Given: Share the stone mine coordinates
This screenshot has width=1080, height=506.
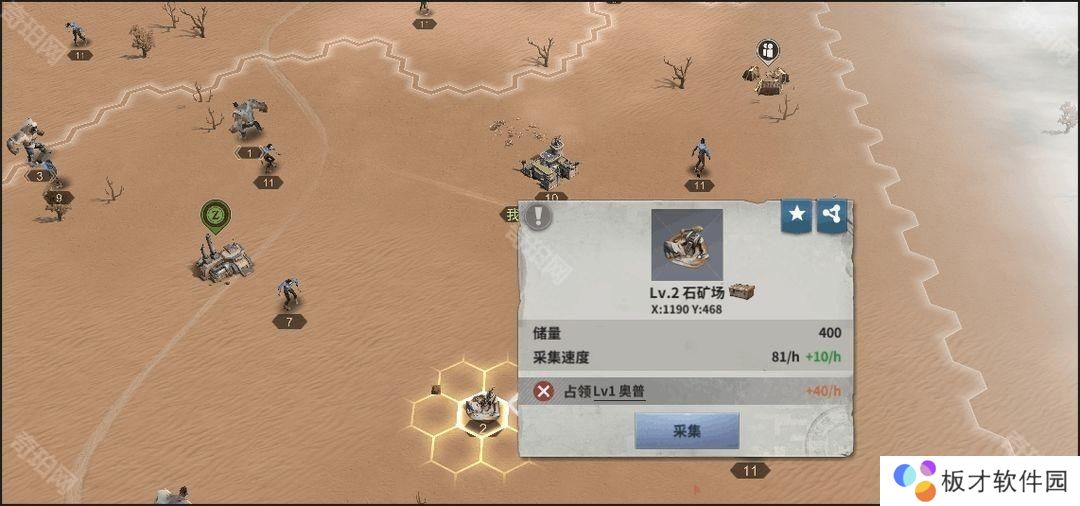Looking at the screenshot, I should click(x=832, y=214).
